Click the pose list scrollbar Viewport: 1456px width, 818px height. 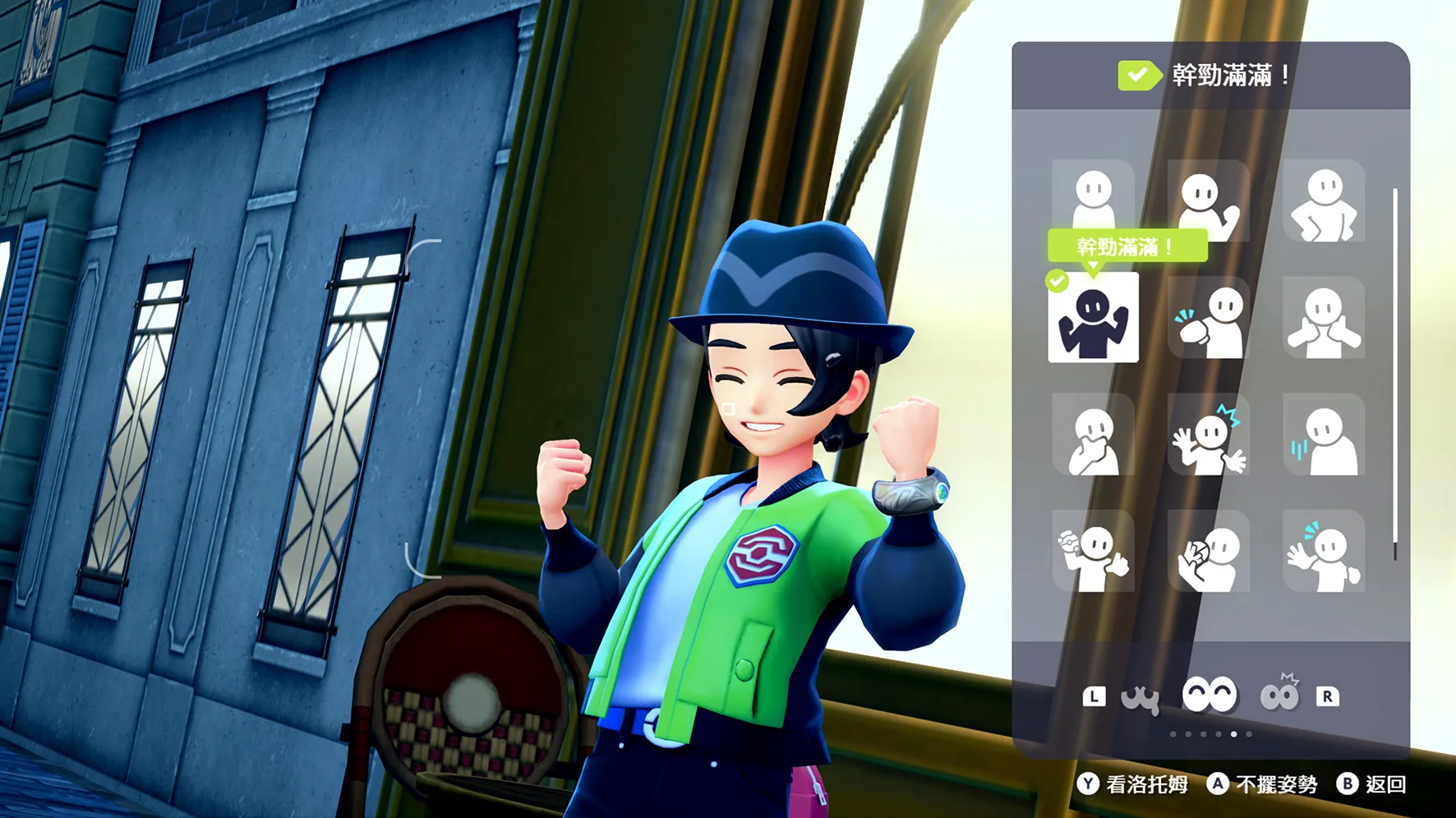[1394, 374]
